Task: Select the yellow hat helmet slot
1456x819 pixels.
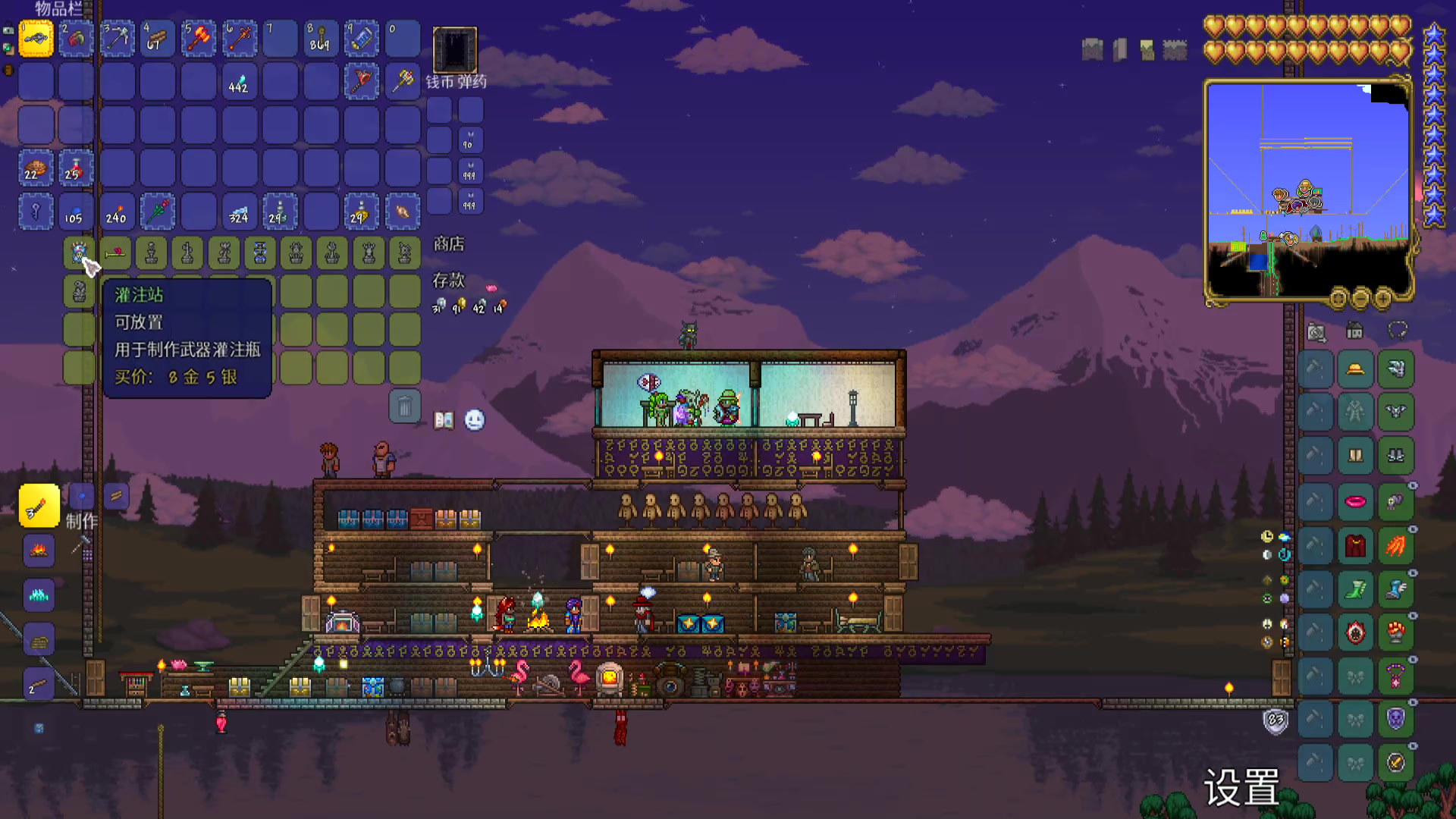Action: (x=1355, y=369)
